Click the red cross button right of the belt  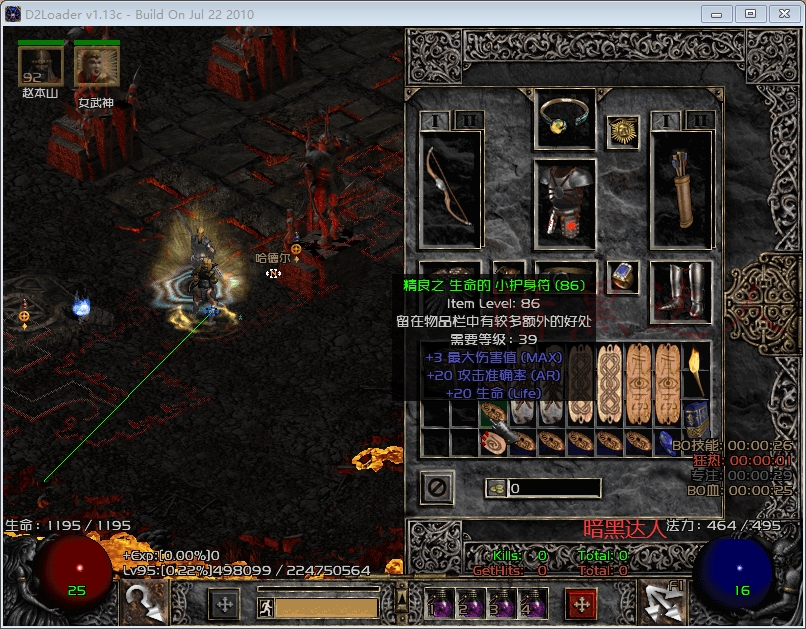pos(580,604)
